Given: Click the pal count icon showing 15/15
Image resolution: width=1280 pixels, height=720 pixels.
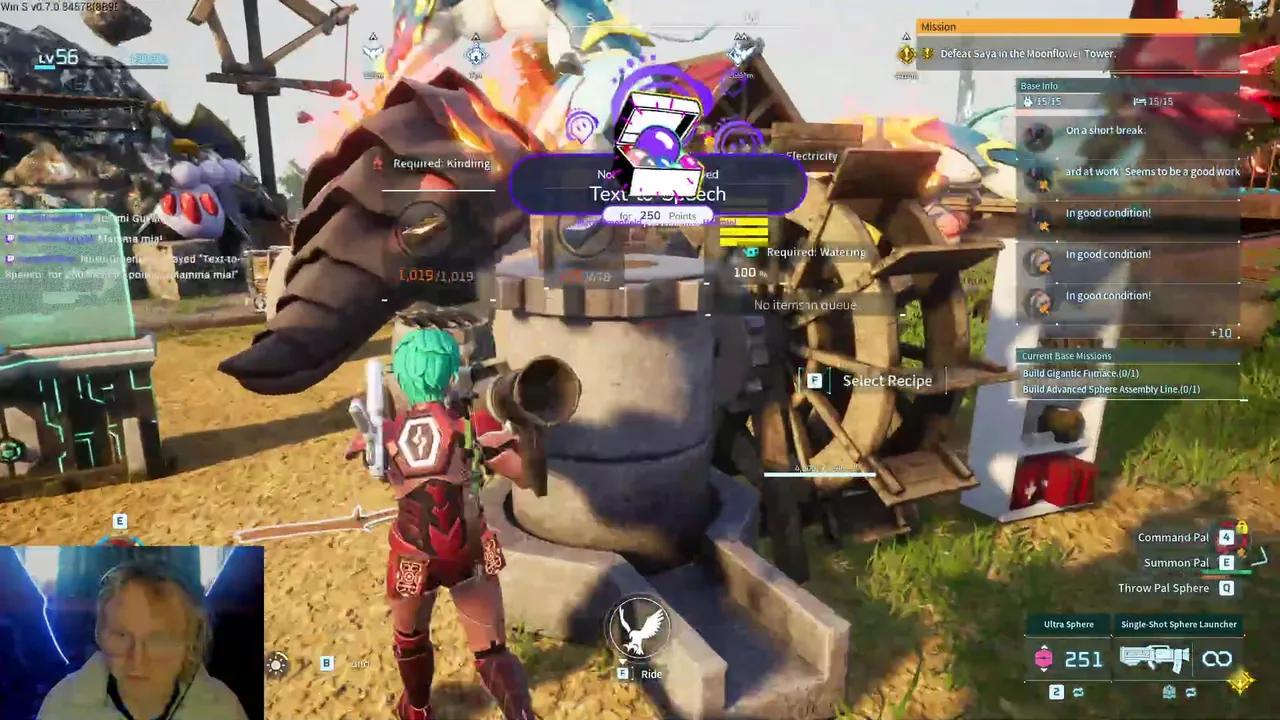Looking at the screenshot, I should pyautogui.click(x=1030, y=101).
